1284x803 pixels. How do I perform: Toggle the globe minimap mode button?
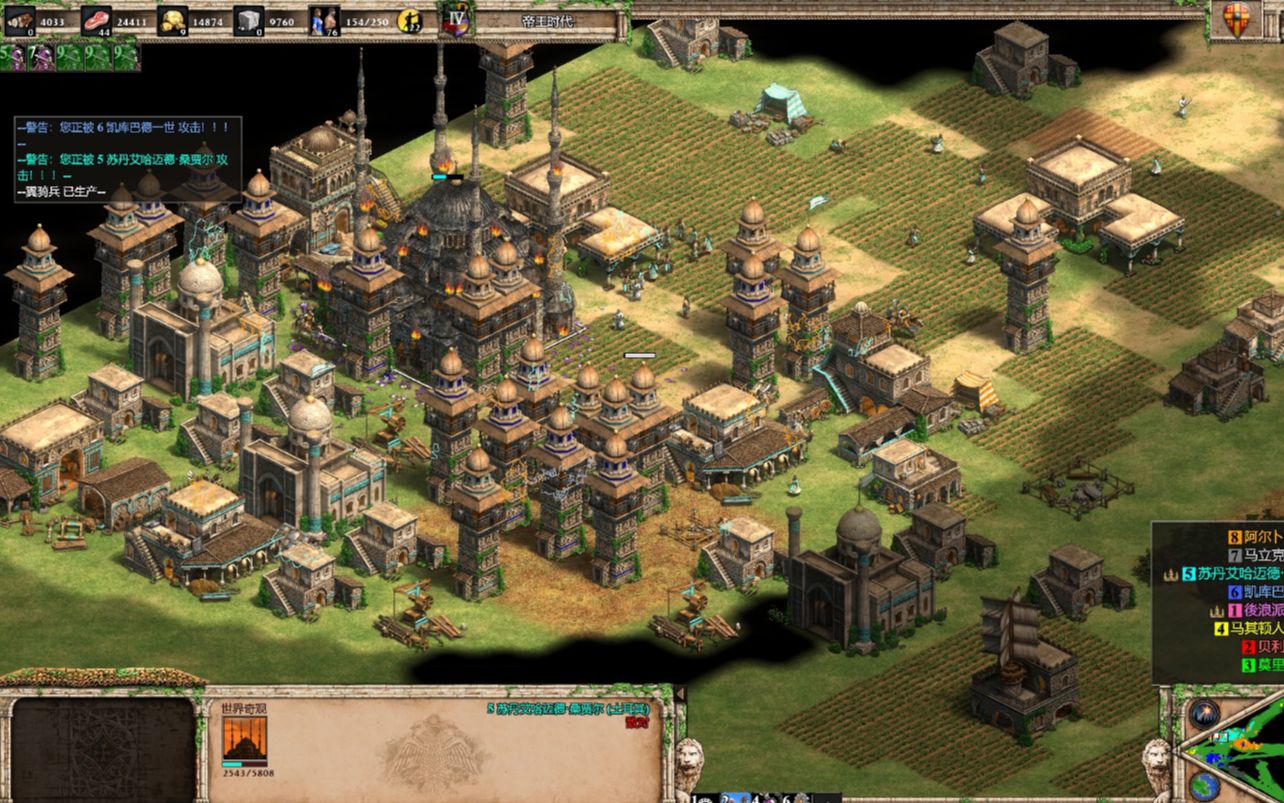1204,784
